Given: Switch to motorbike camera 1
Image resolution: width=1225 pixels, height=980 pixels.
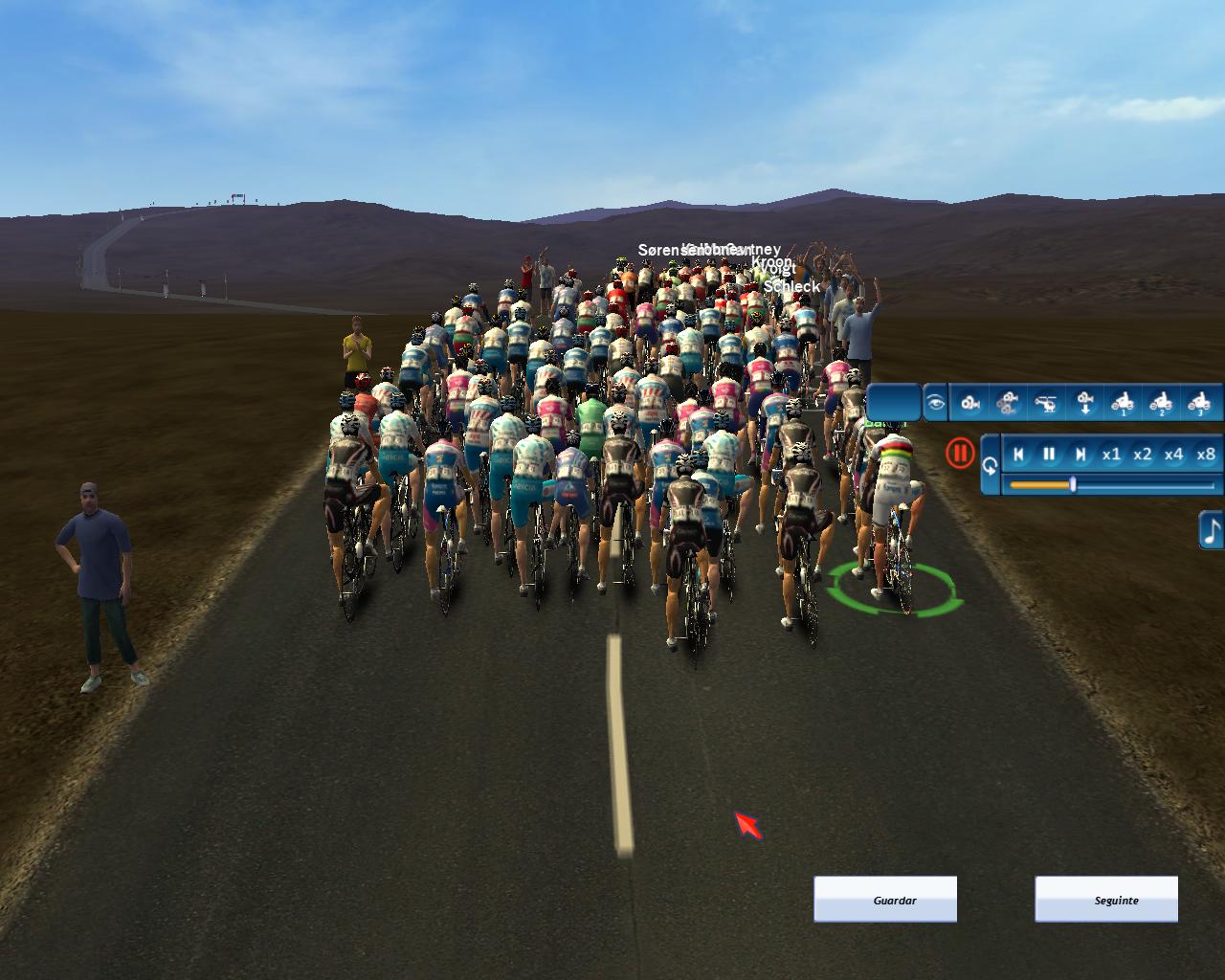Looking at the screenshot, I should click(x=1123, y=403).
